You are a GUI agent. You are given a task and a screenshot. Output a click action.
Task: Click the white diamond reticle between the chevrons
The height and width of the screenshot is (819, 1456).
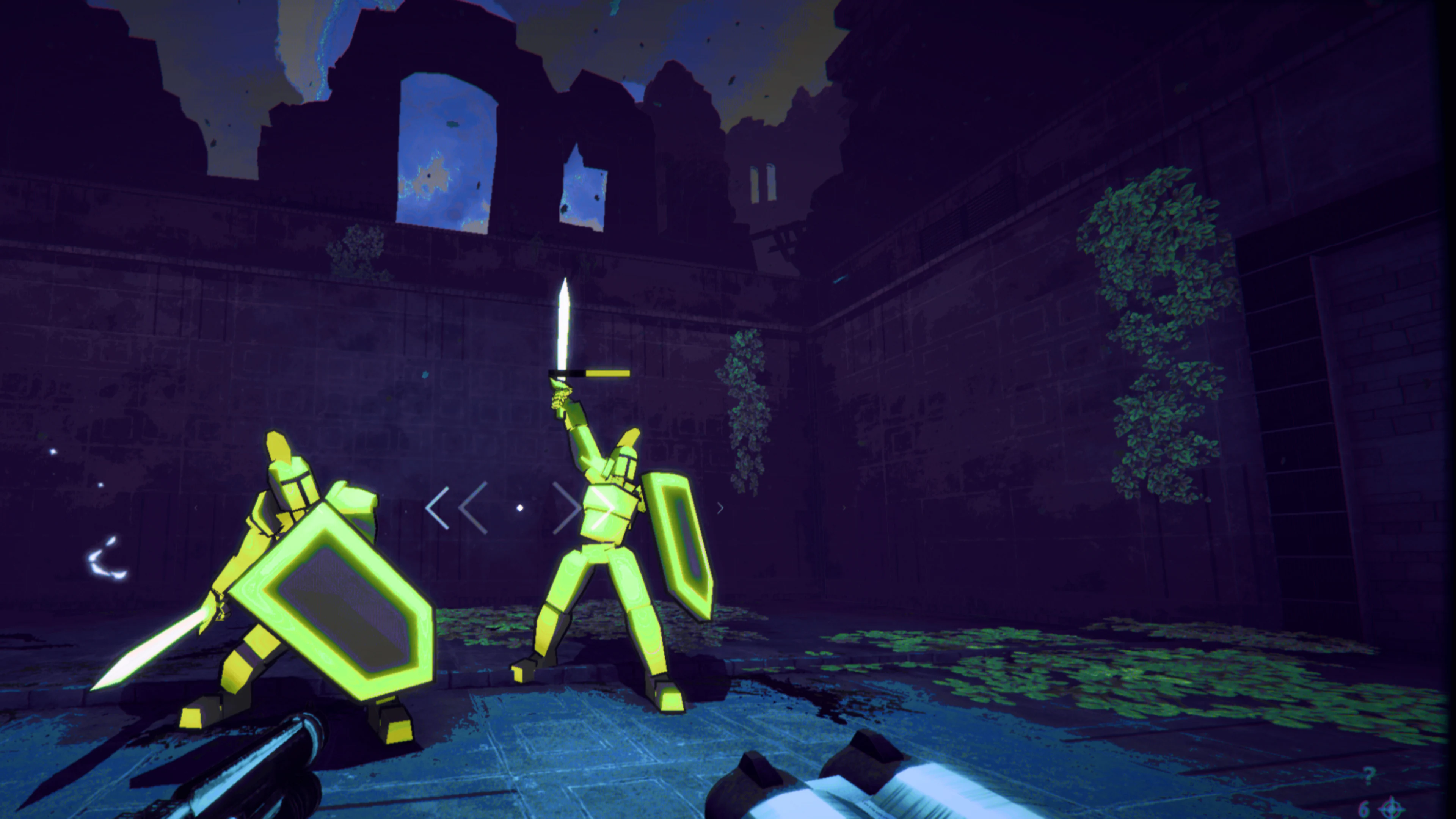click(x=520, y=509)
